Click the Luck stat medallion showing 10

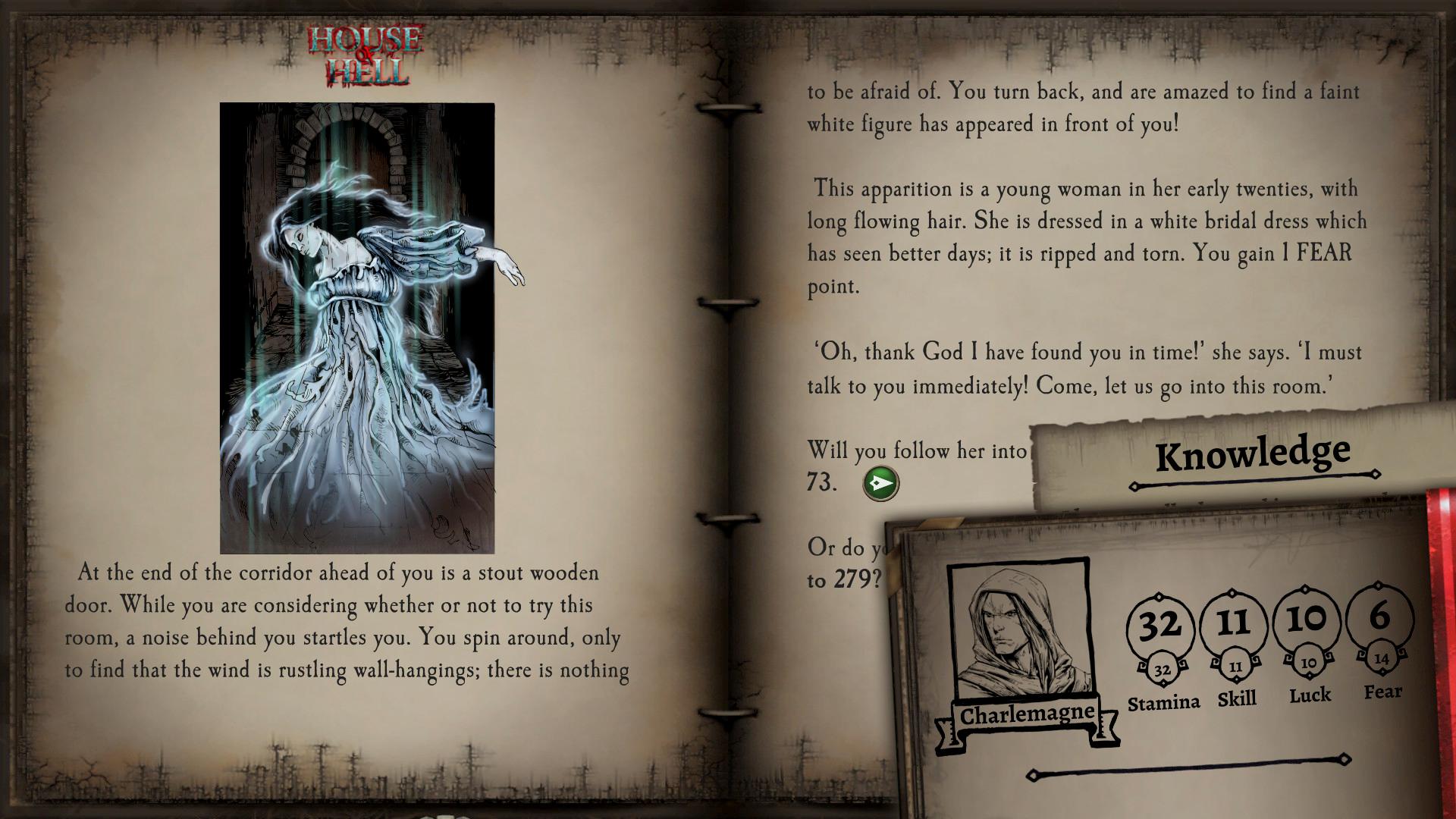pyautogui.click(x=1307, y=622)
